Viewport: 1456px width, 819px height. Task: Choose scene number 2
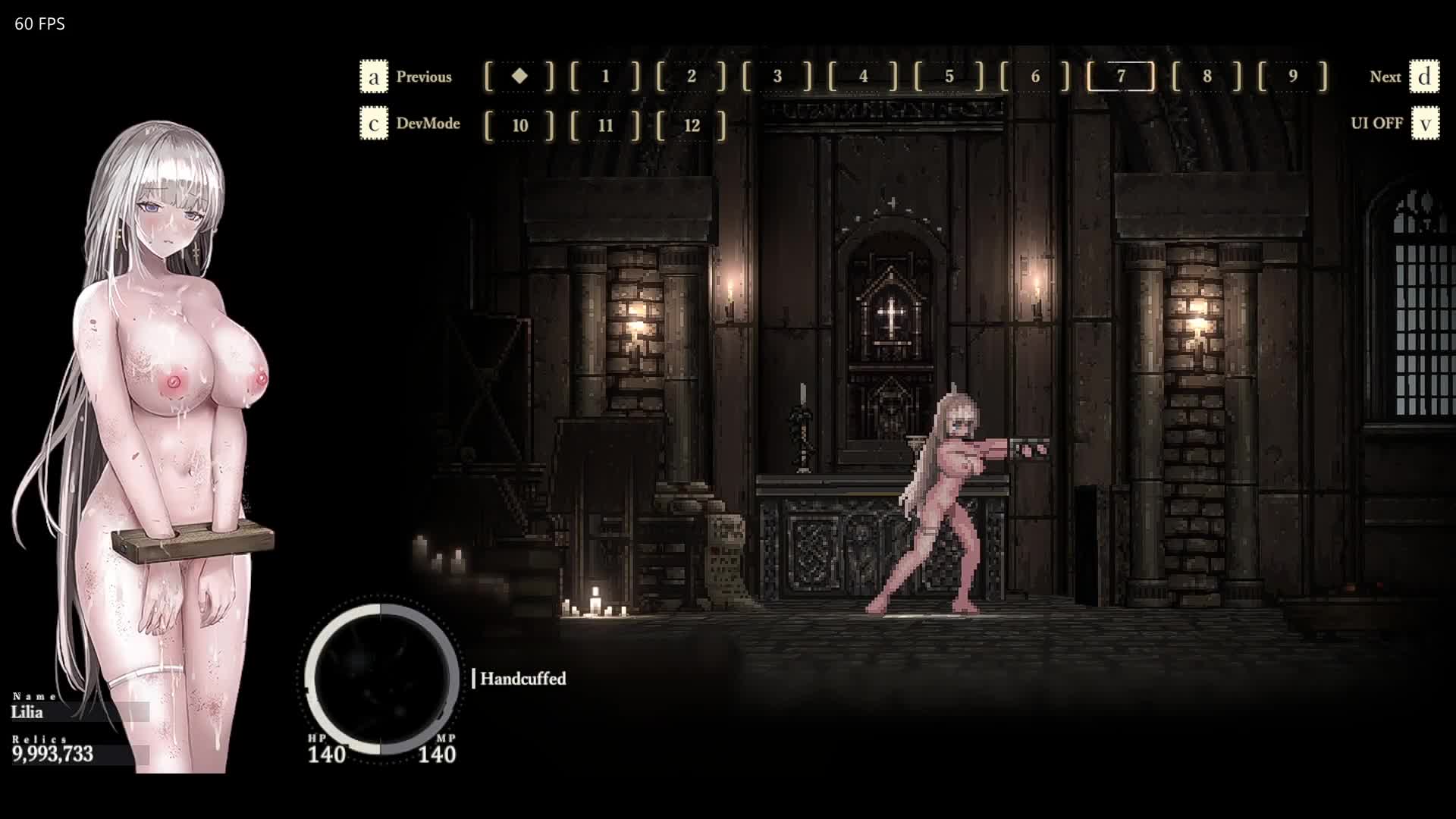coord(691,77)
